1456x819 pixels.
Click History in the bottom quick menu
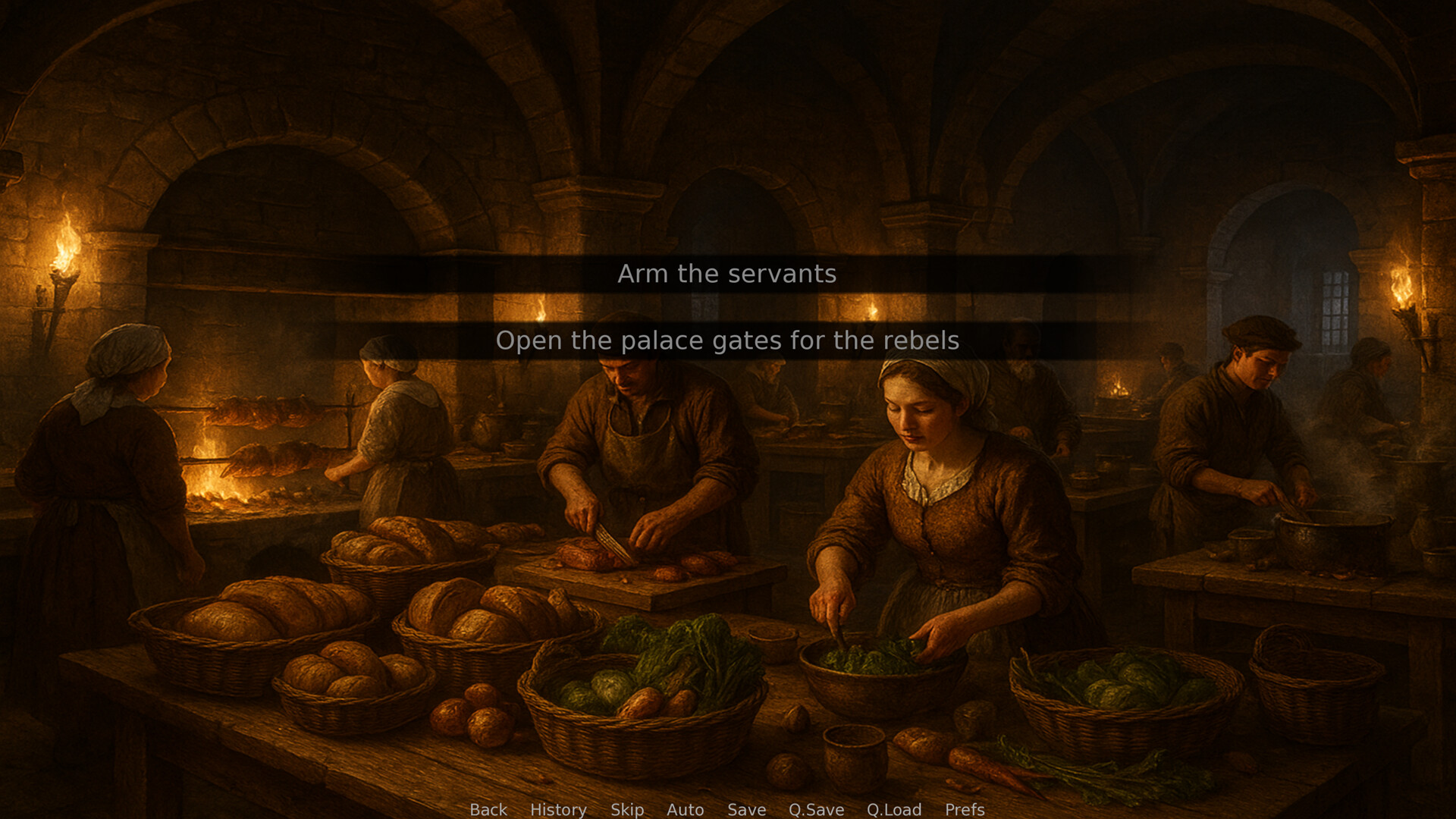coord(559,810)
